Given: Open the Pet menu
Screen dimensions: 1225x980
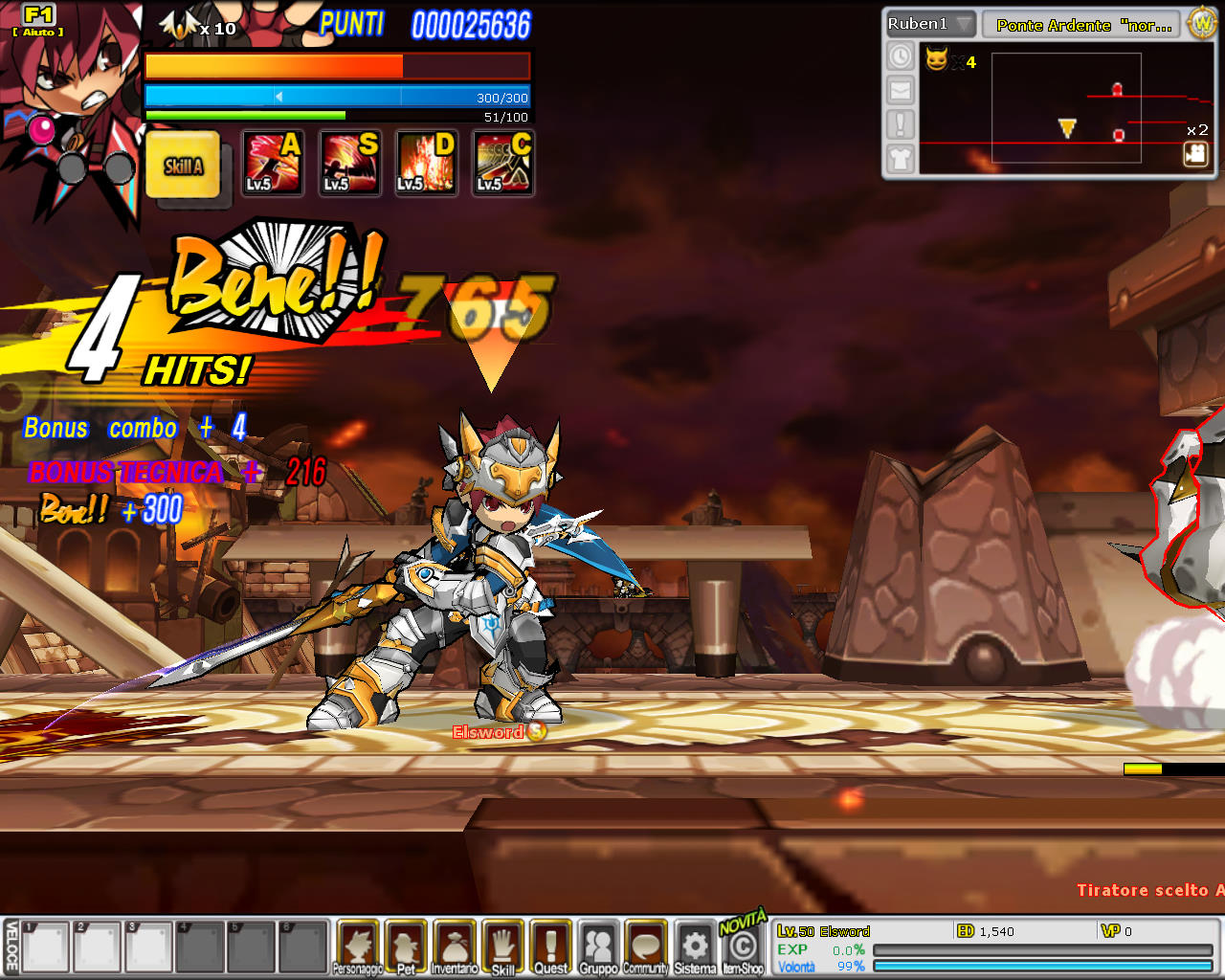Looking at the screenshot, I should tap(406, 947).
